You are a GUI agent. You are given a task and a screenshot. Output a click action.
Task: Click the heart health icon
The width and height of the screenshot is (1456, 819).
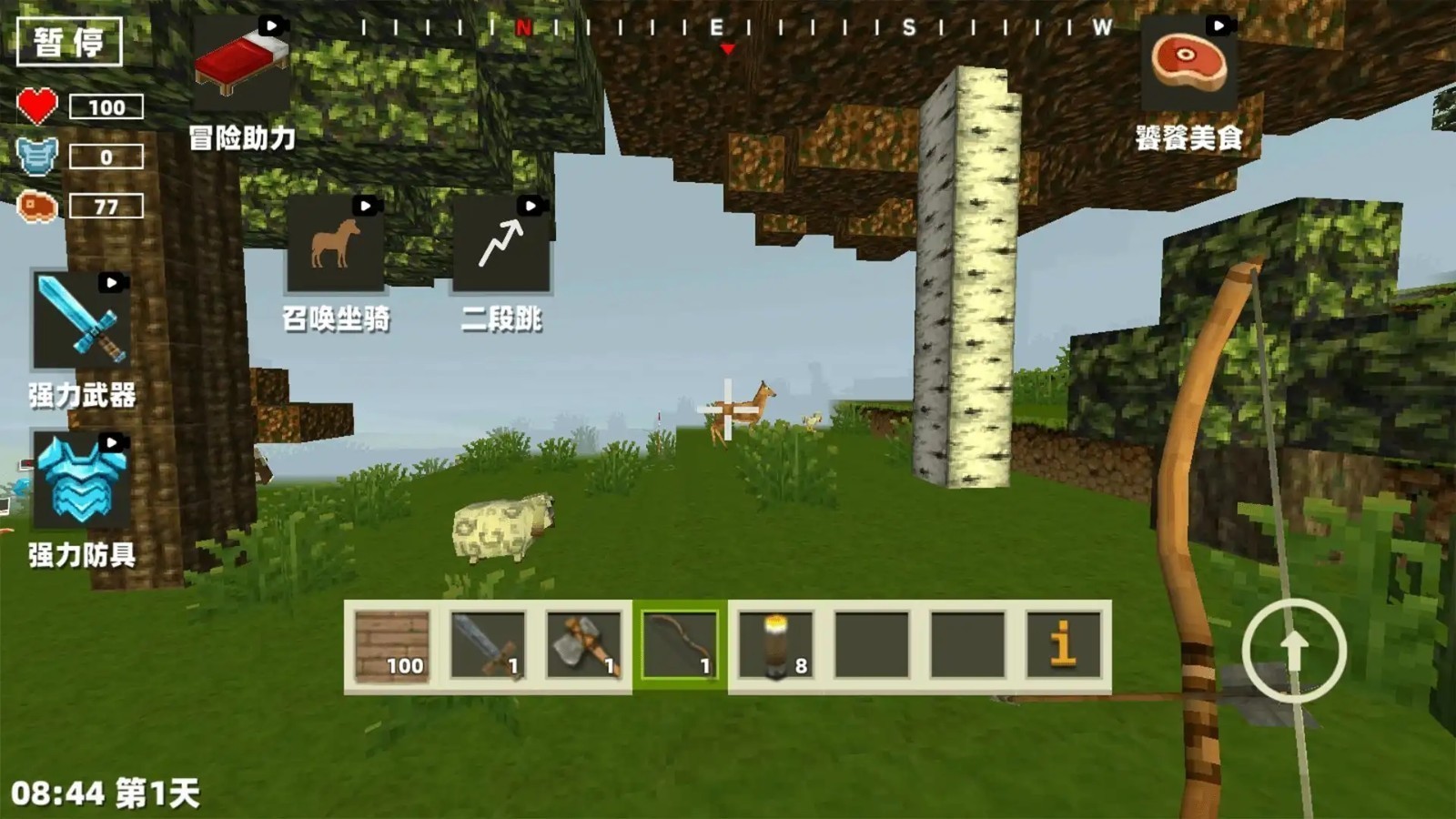point(38,106)
